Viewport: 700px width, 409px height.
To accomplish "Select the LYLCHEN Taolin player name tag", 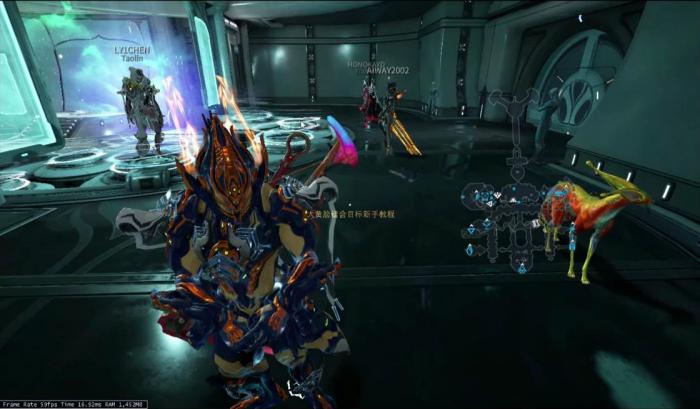I will pyautogui.click(x=132, y=53).
